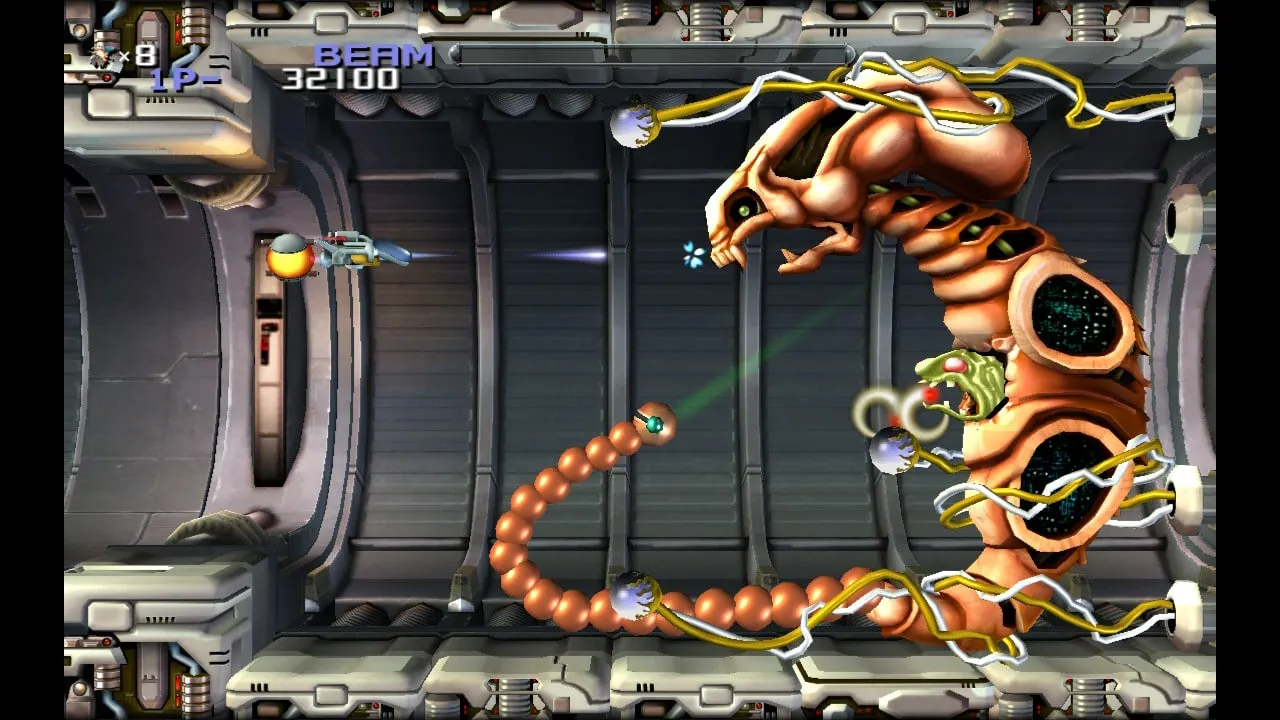
Task: Click the green gem eye on the tail tip
Action: pyautogui.click(x=655, y=425)
